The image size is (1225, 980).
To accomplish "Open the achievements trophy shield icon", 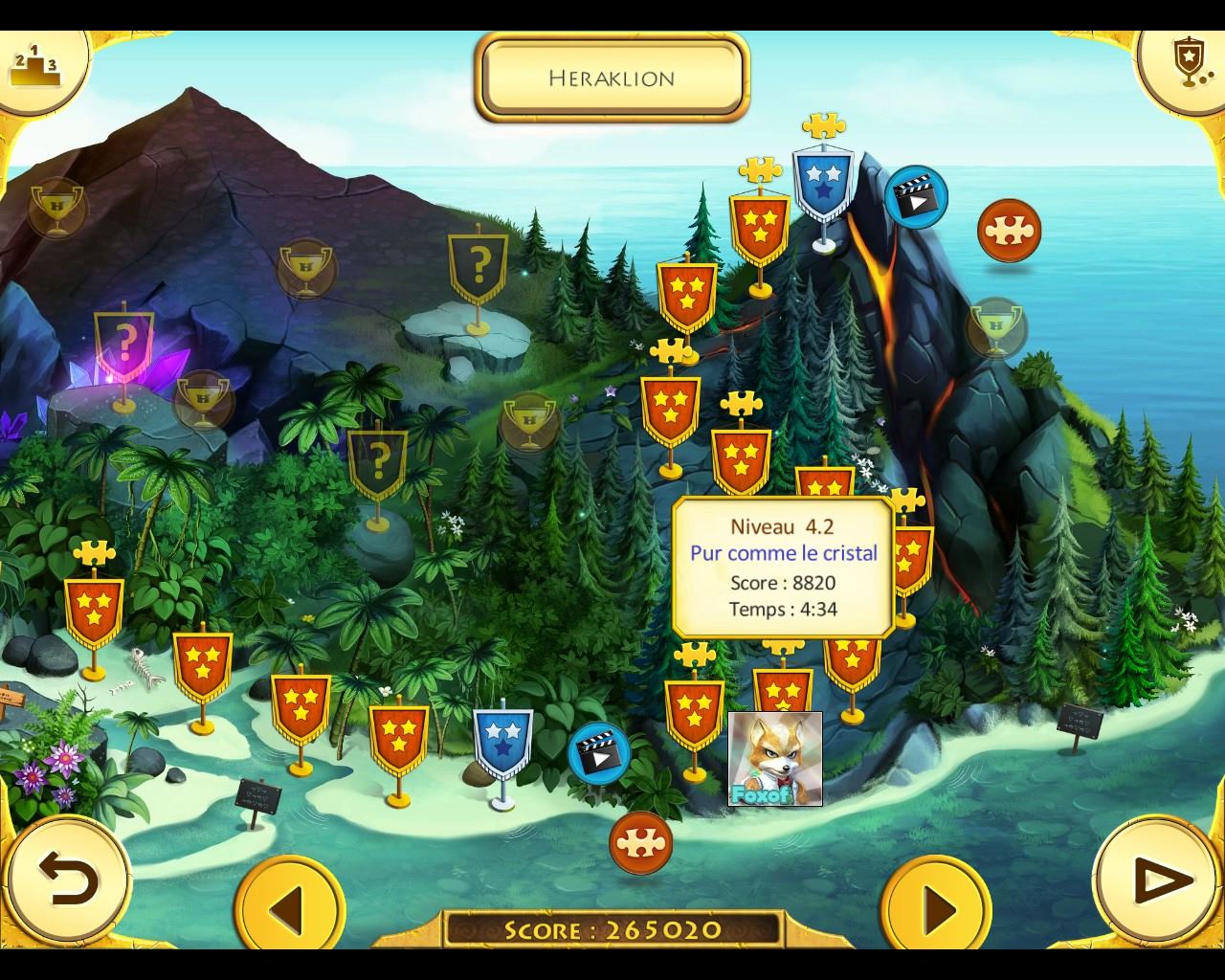I will pos(1188,63).
